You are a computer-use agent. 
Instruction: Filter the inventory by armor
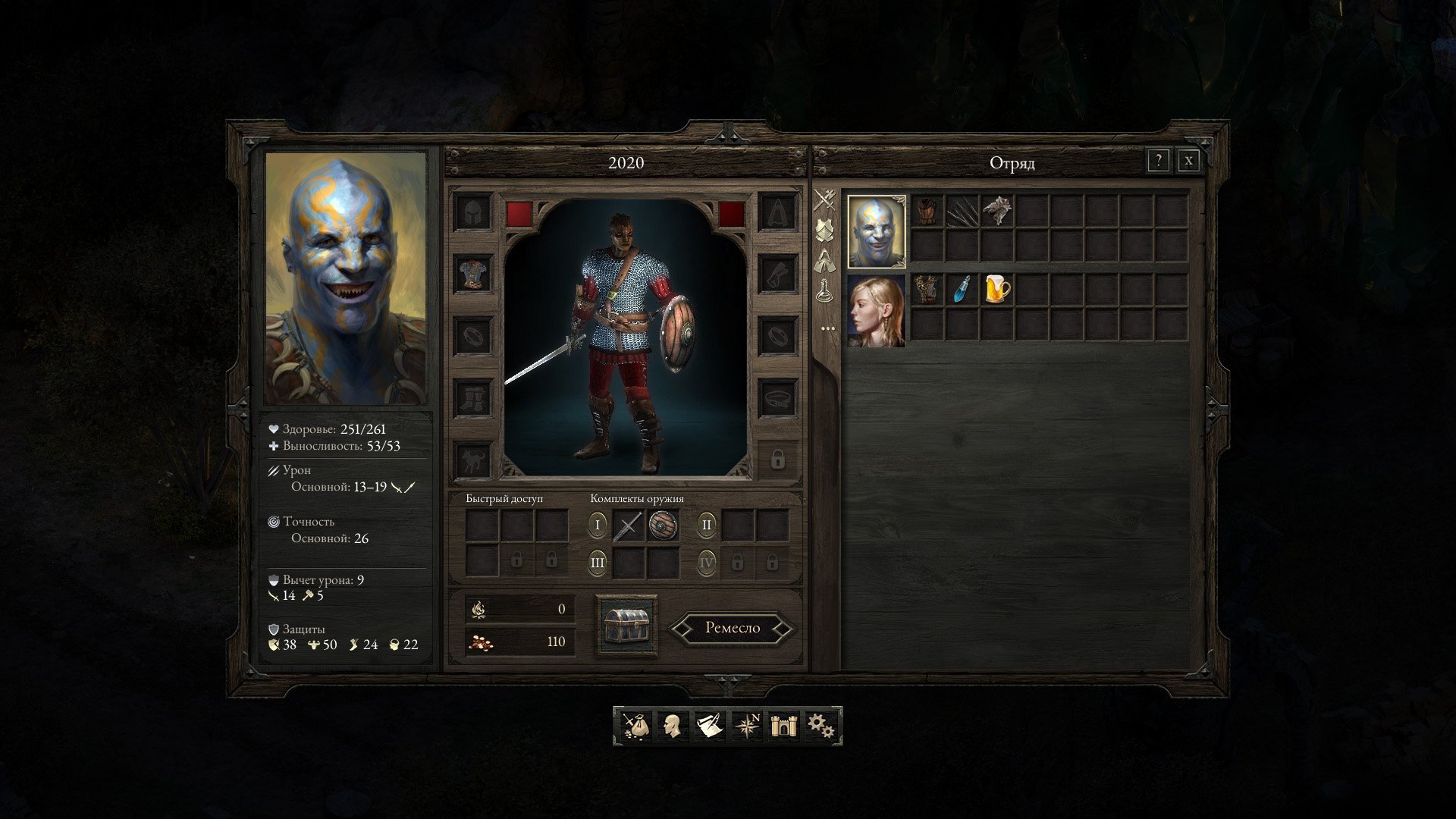(825, 229)
